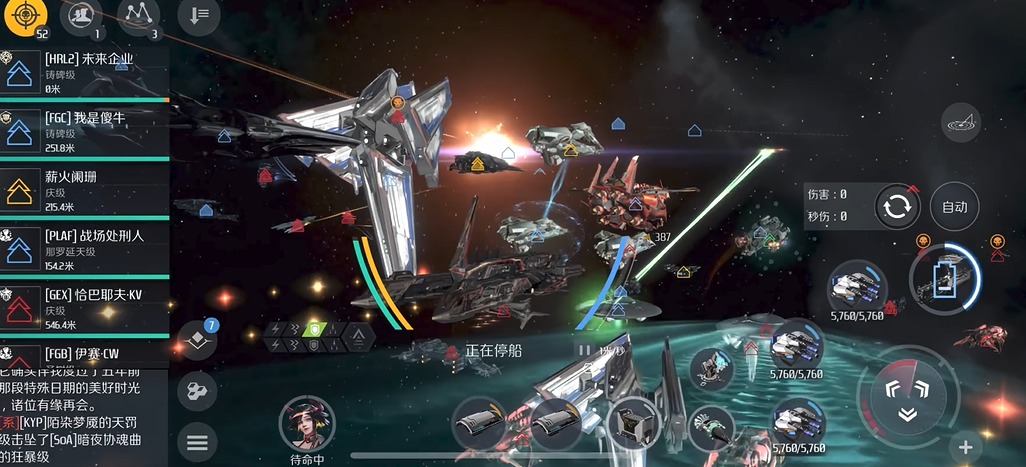Image resolution: width=1026 pixels, height=467 pixels.
Task: Select target [HRL2] 未来企业
Action: [84, 73]
